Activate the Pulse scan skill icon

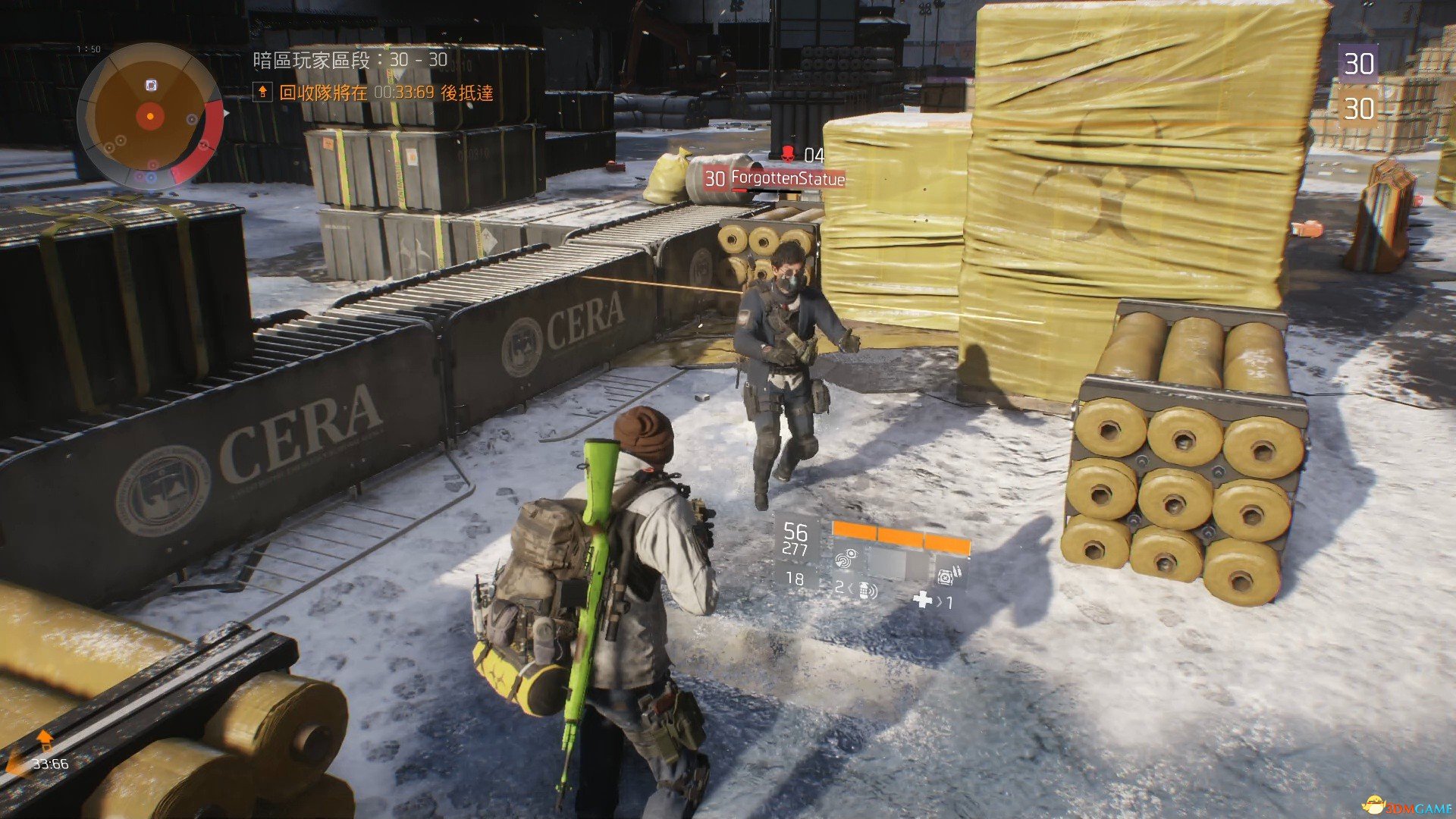tap(846, 560)
